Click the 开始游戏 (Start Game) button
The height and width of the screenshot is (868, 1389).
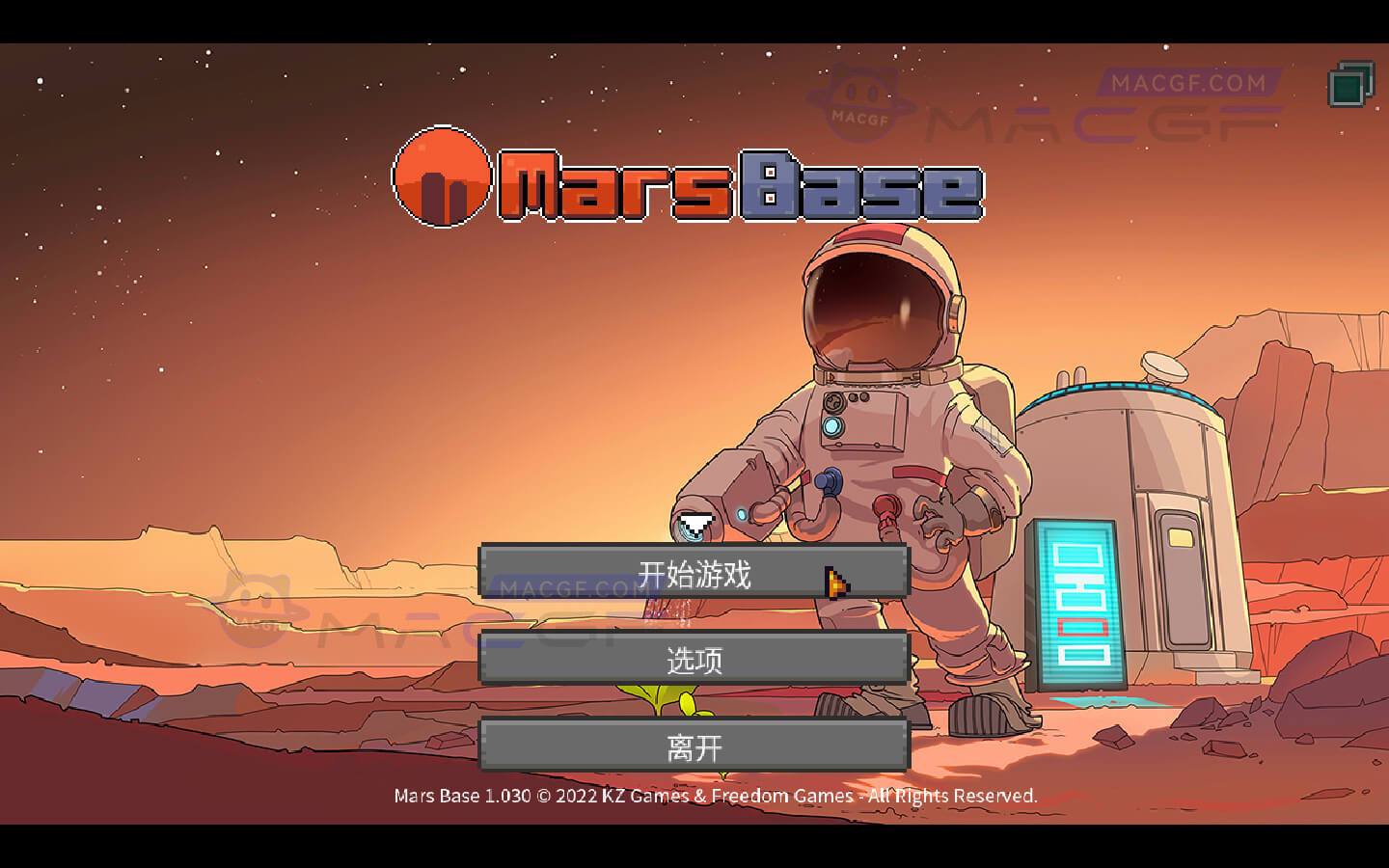[x=694, y=572]
